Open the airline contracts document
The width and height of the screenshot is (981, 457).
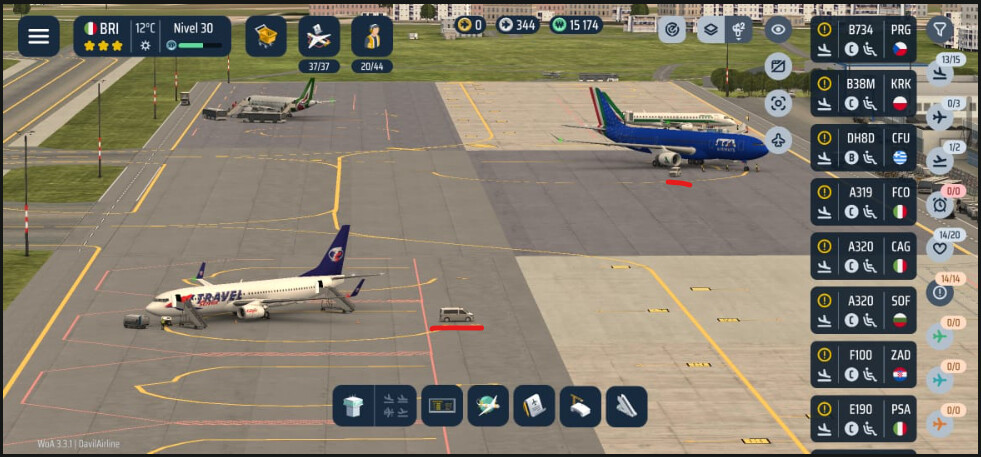(534, 406)
